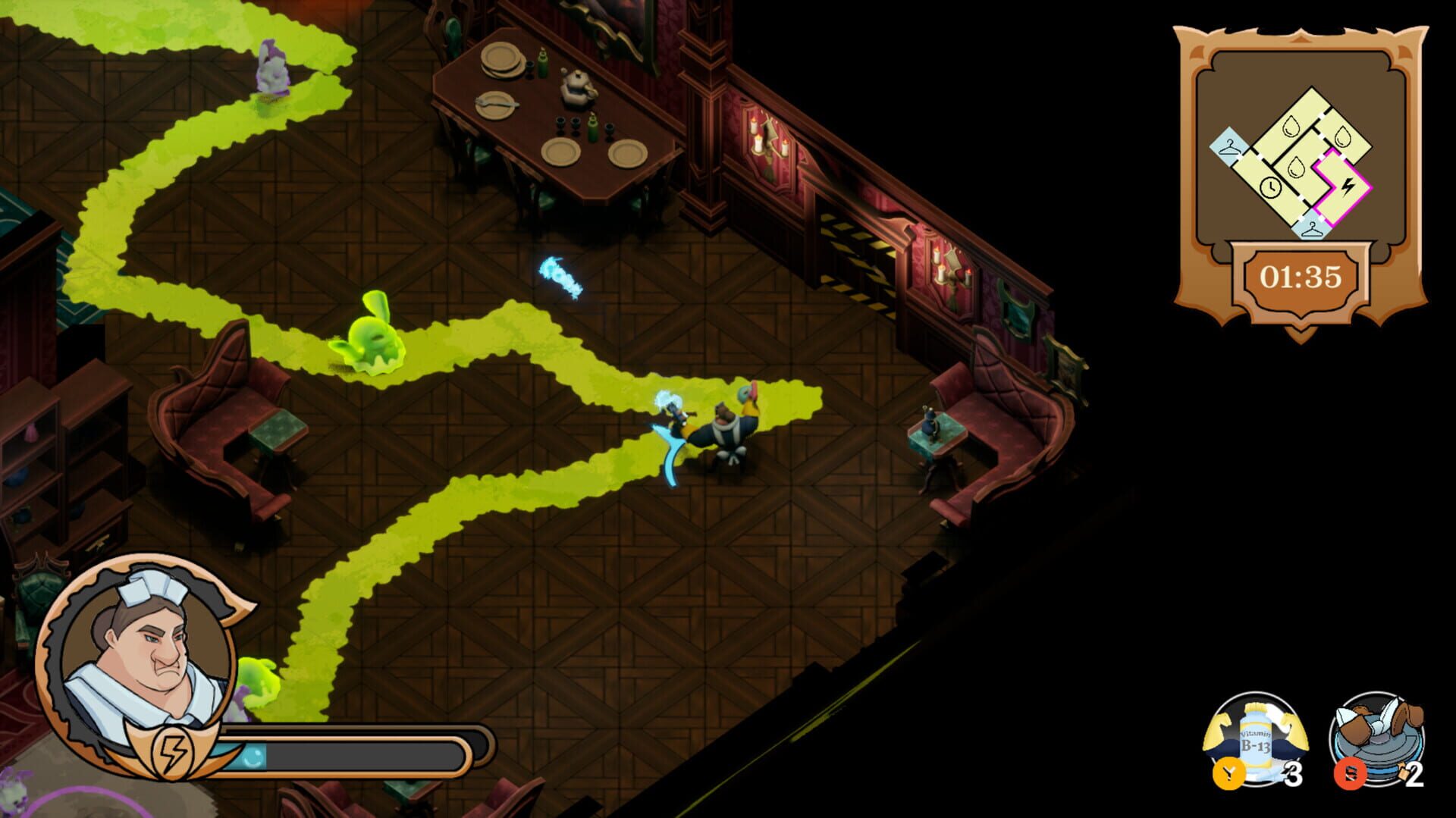Click the top hanger room icon on the minimap

coord(1229,145)
